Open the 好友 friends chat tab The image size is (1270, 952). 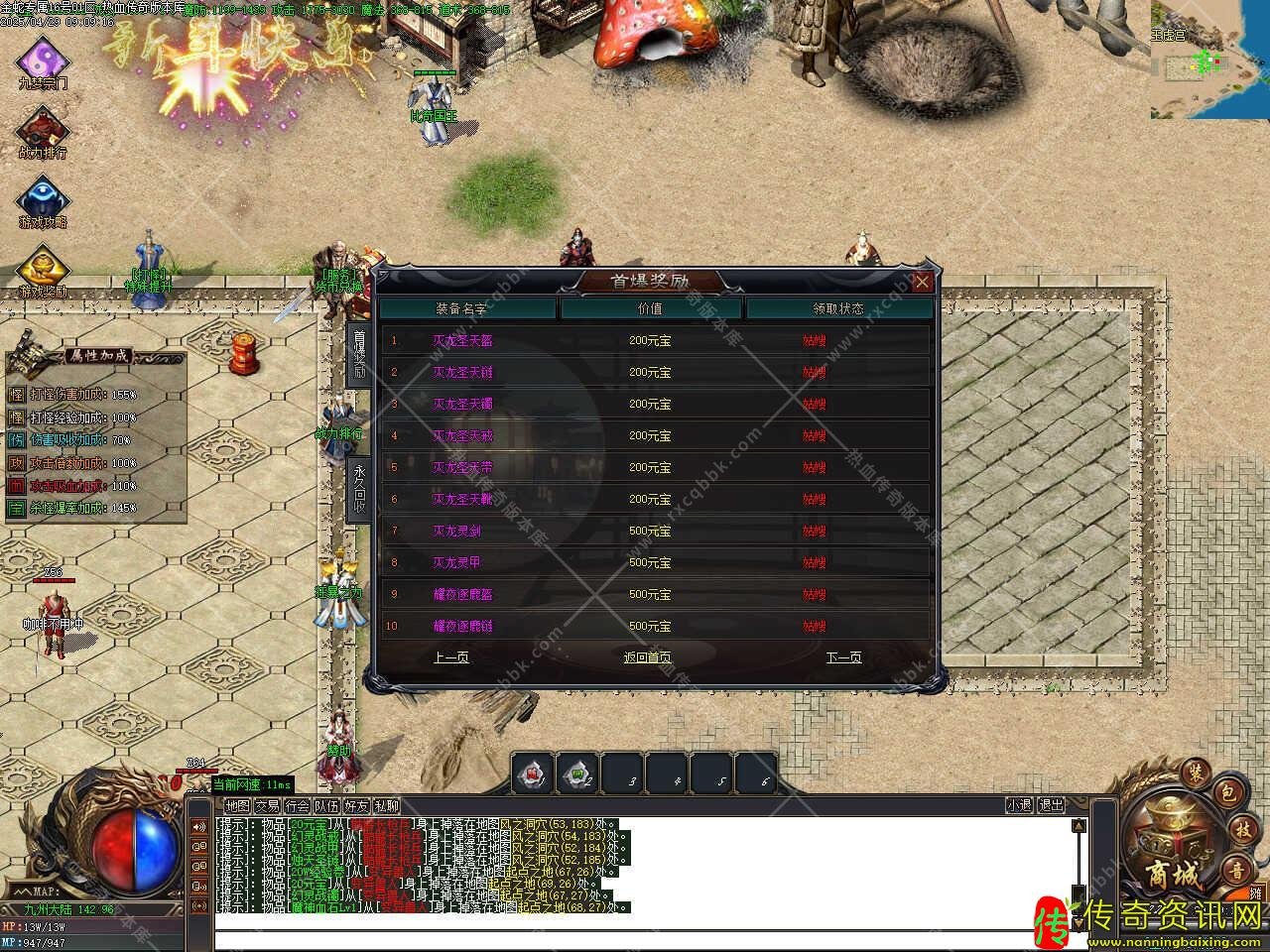coord(356,806)
